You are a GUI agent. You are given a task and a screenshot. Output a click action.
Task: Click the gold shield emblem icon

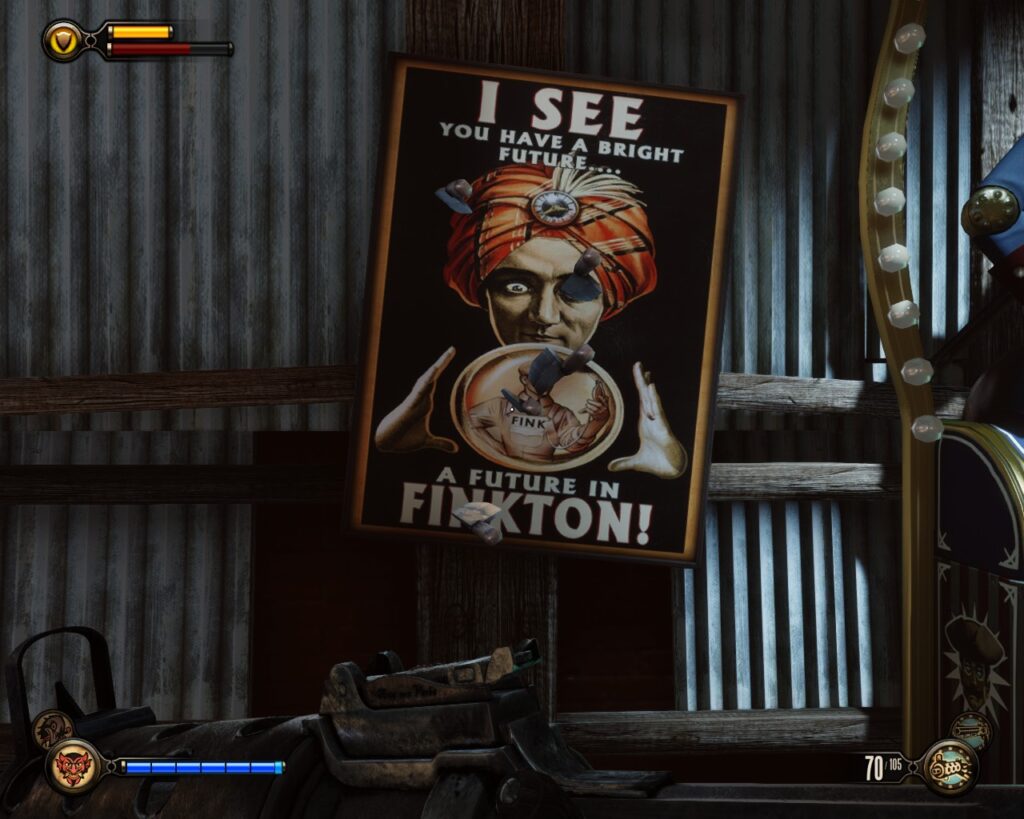64,40
